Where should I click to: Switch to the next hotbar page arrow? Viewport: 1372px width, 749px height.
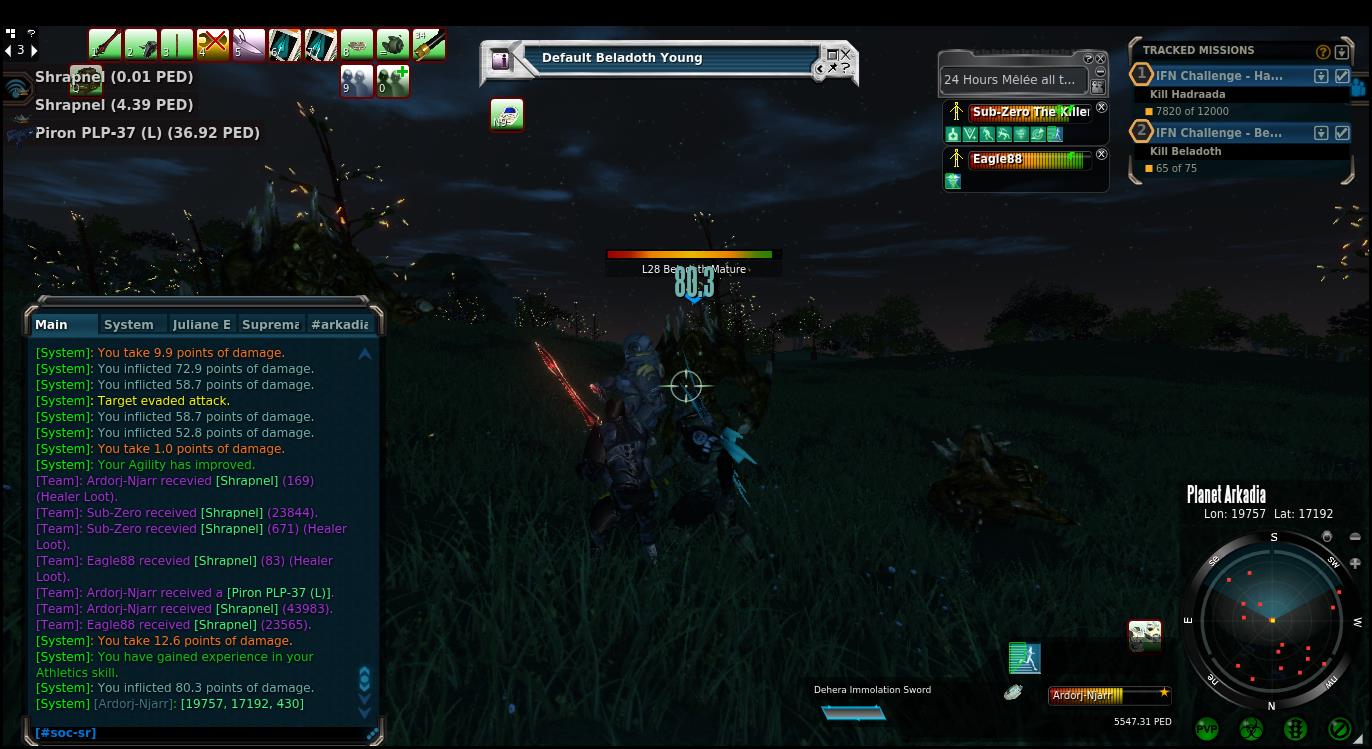34,49
